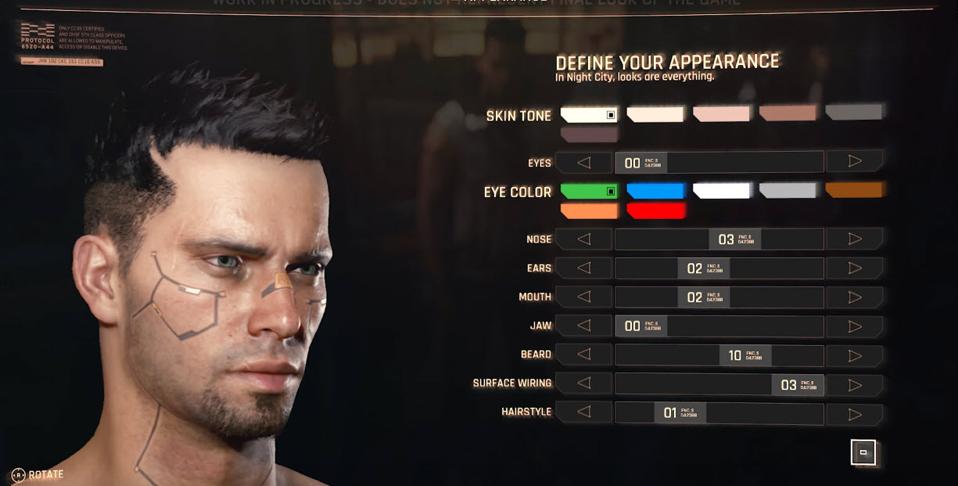958x486 pixels.
Task: Choose the blue eye color swatch
Action: coord(656,190)
